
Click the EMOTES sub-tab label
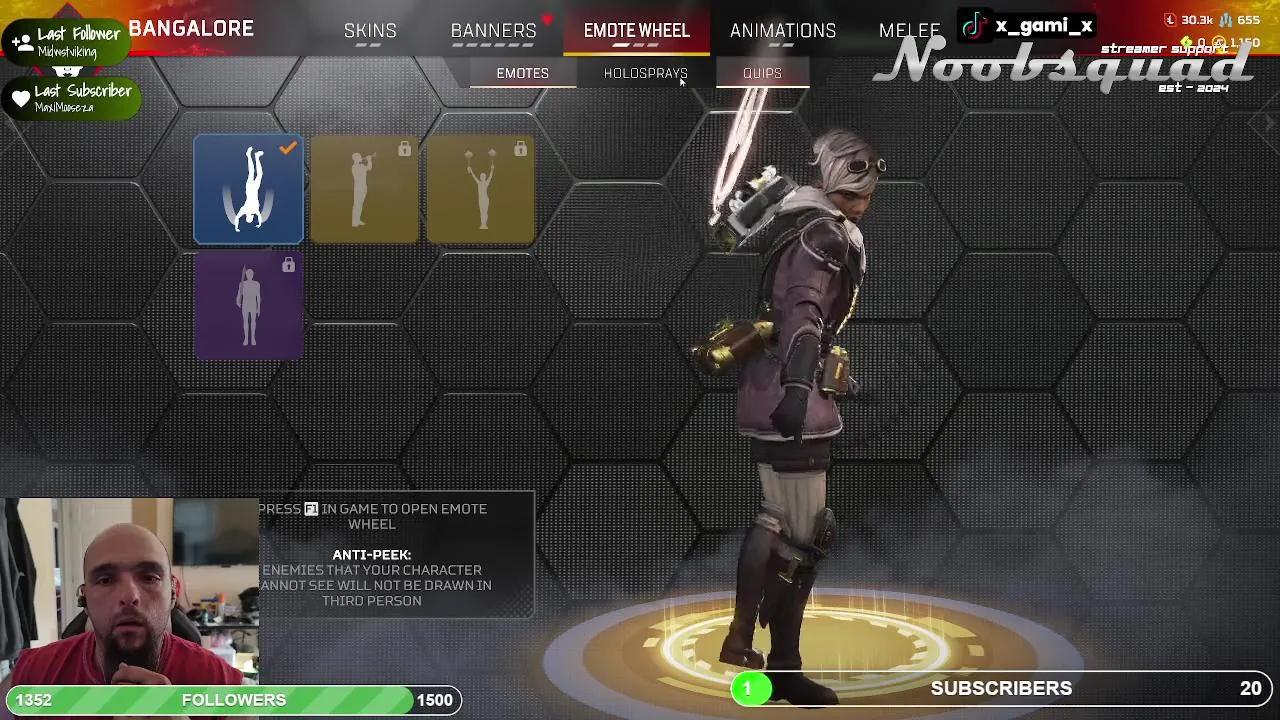click(x=522, y=72)
